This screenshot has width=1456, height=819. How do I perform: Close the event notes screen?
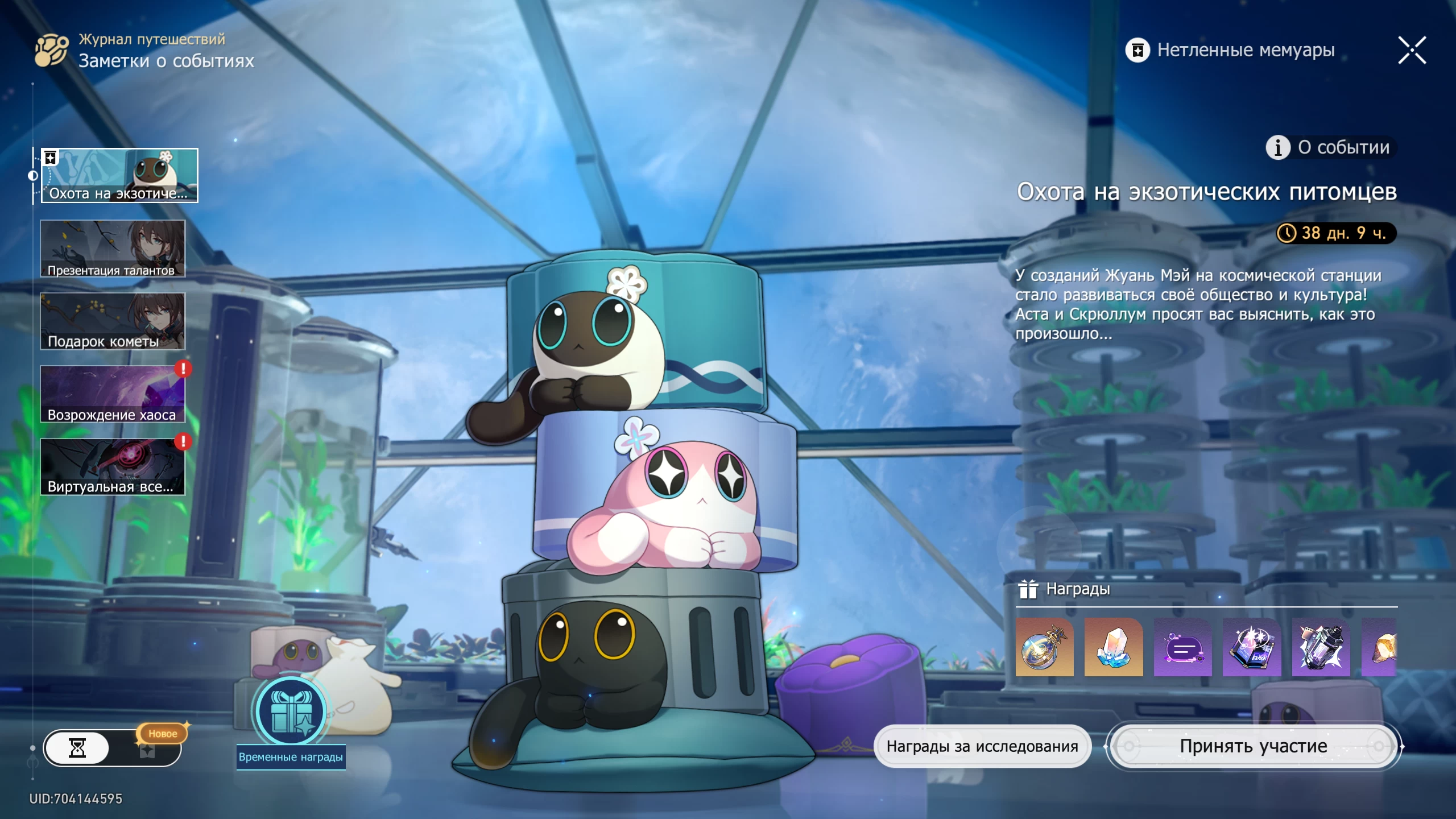[x=1412, y=51]
